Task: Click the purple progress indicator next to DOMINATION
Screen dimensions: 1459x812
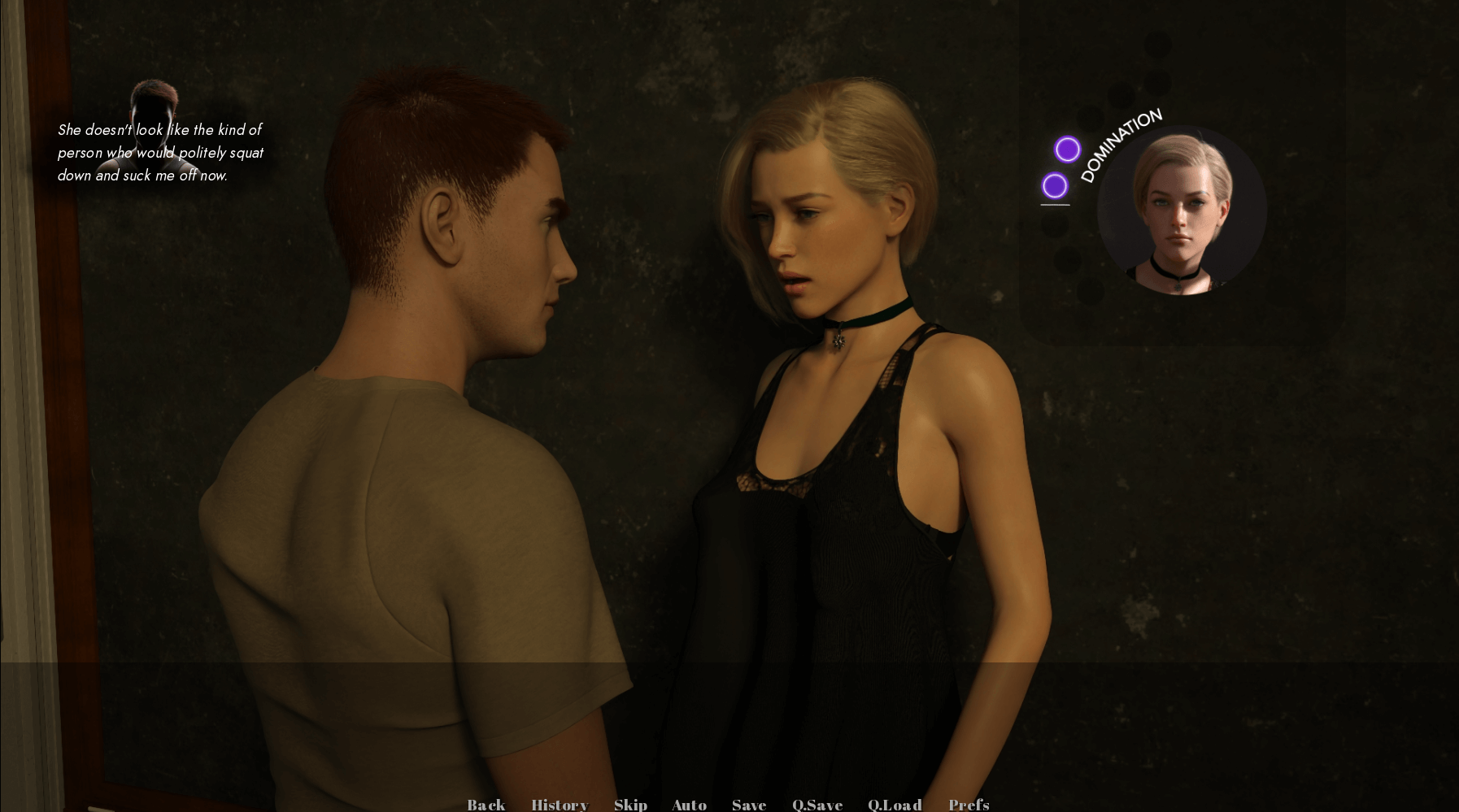Action: (1069, 150)
